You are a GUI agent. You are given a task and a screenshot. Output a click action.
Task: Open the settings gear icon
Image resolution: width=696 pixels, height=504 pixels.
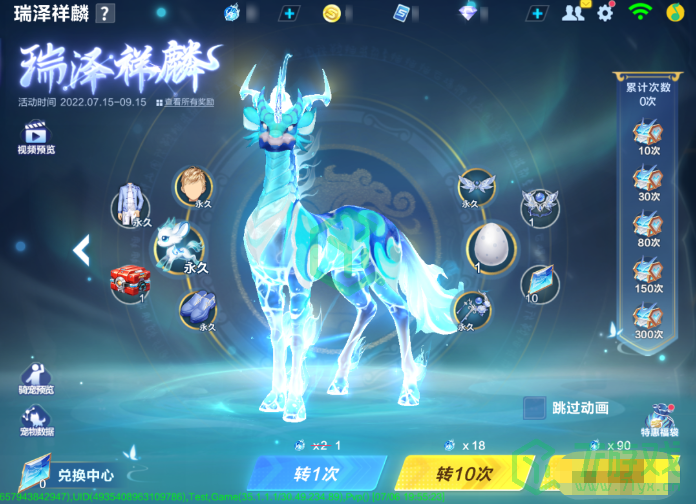pyautogui.click(x=605, y=13)
